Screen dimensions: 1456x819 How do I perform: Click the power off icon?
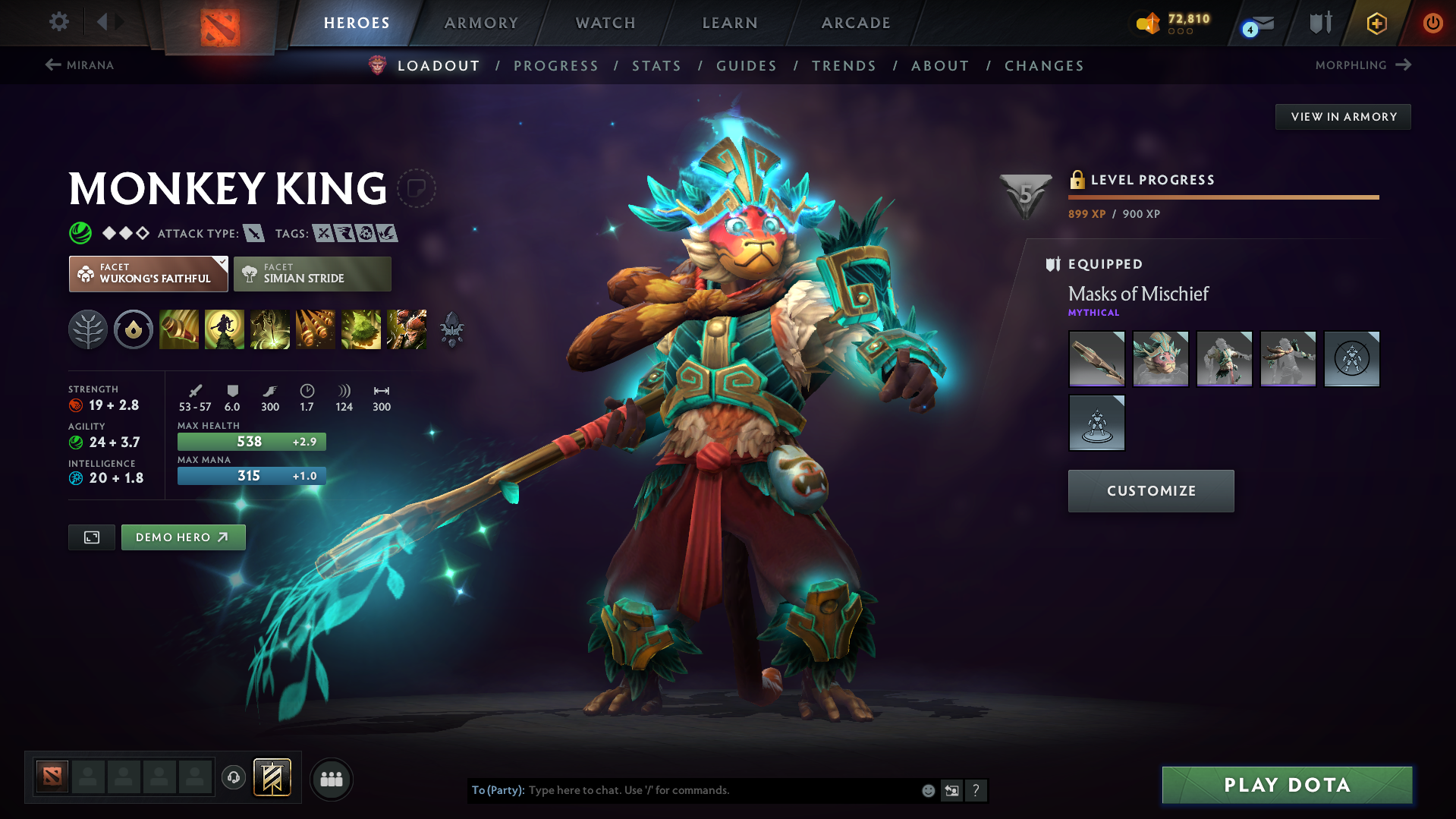click(x=1432, y=23)
